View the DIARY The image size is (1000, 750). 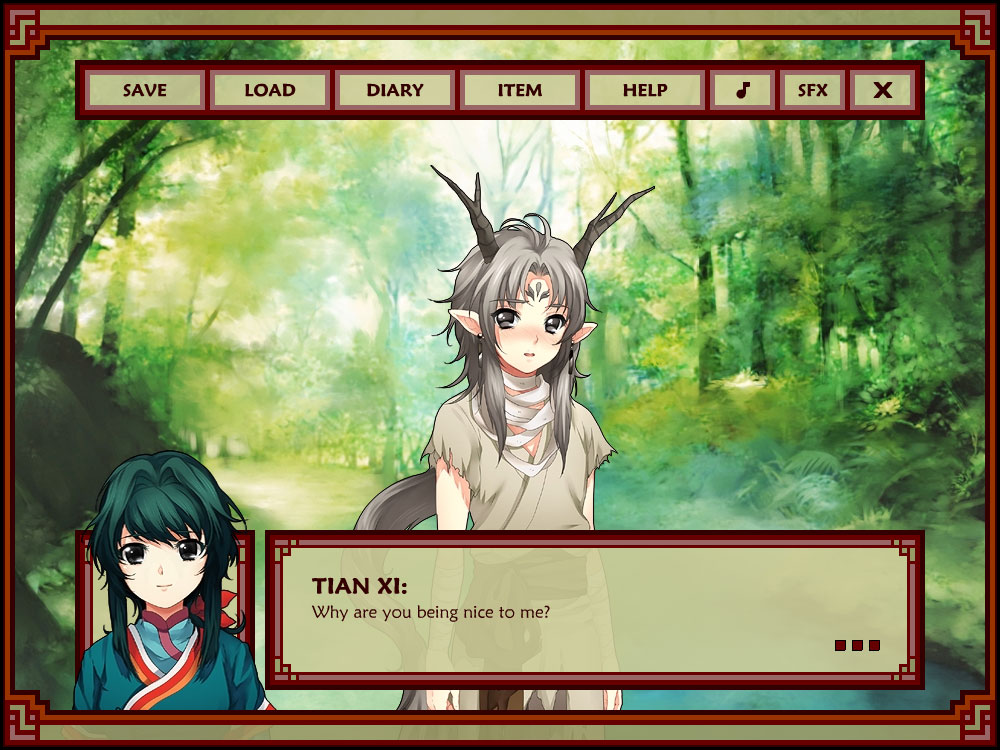395,90
